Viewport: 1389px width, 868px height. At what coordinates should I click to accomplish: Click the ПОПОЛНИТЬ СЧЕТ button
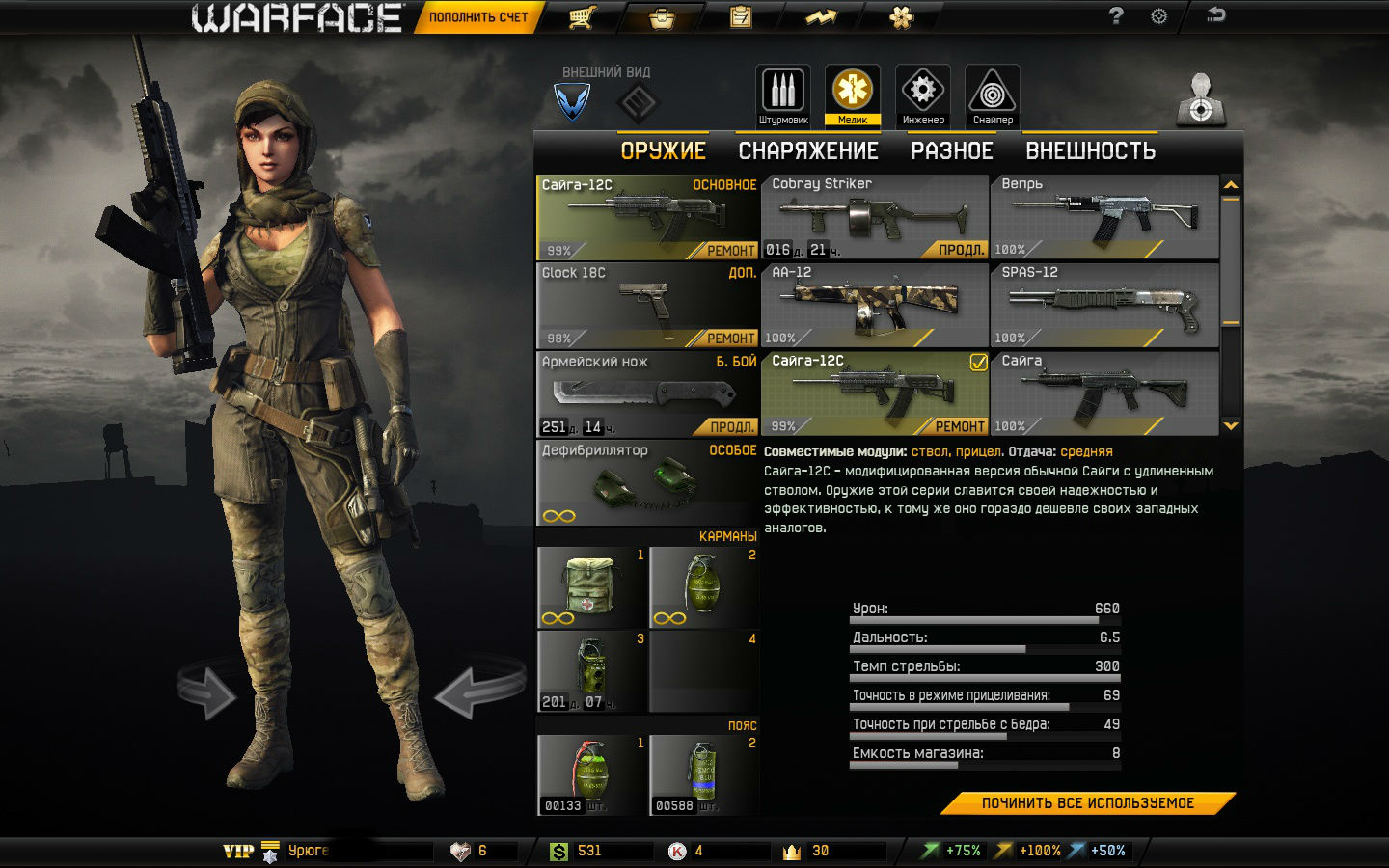[x=477, y=17]
